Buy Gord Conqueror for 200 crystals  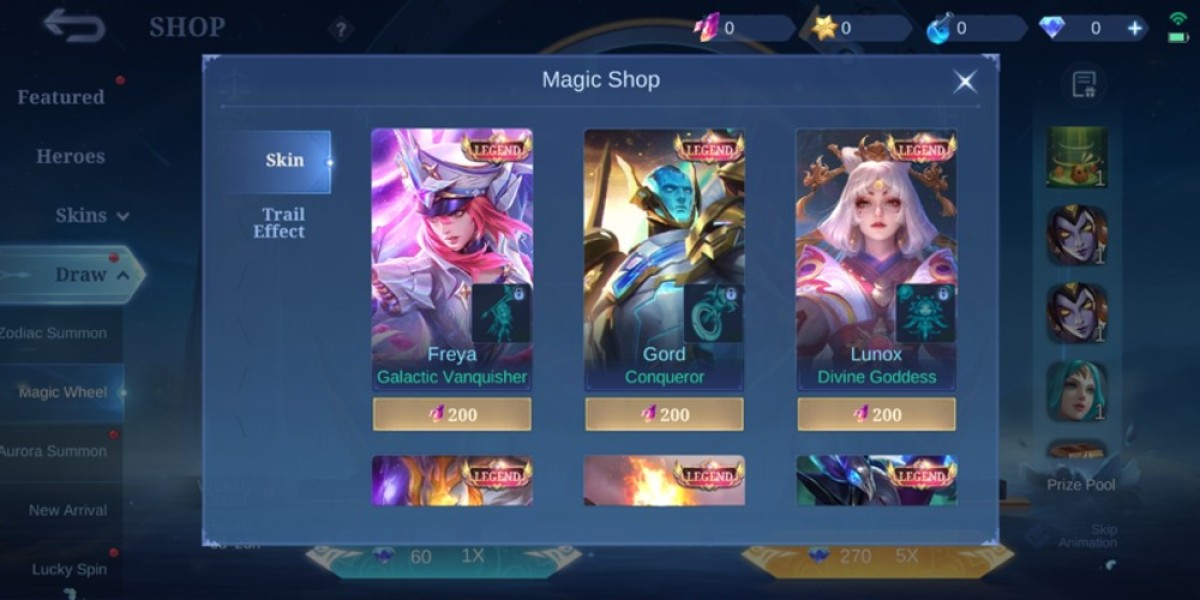coord(664,414)
